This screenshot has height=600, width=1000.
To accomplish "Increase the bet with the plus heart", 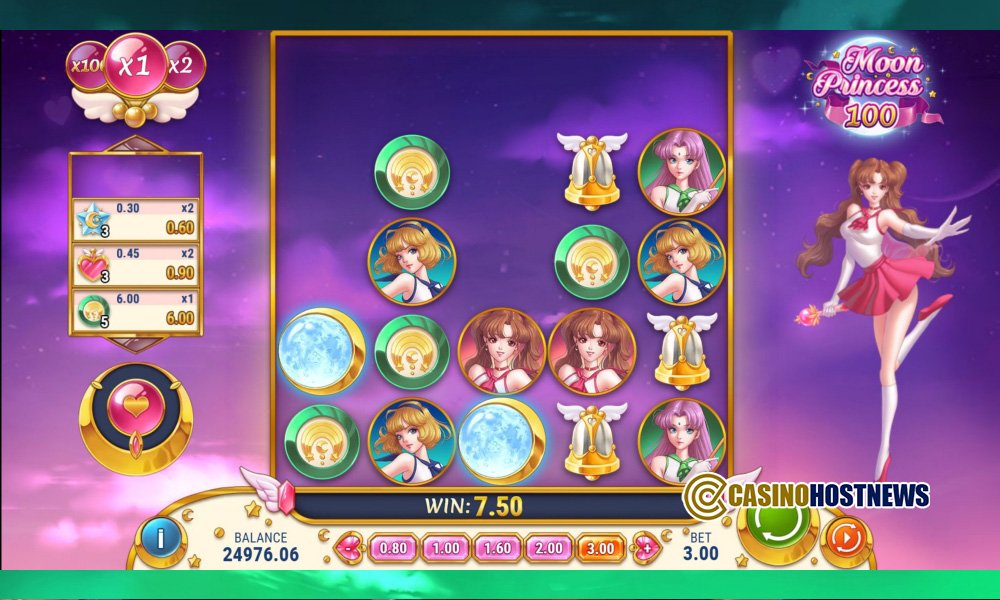I will pos(648,548).
